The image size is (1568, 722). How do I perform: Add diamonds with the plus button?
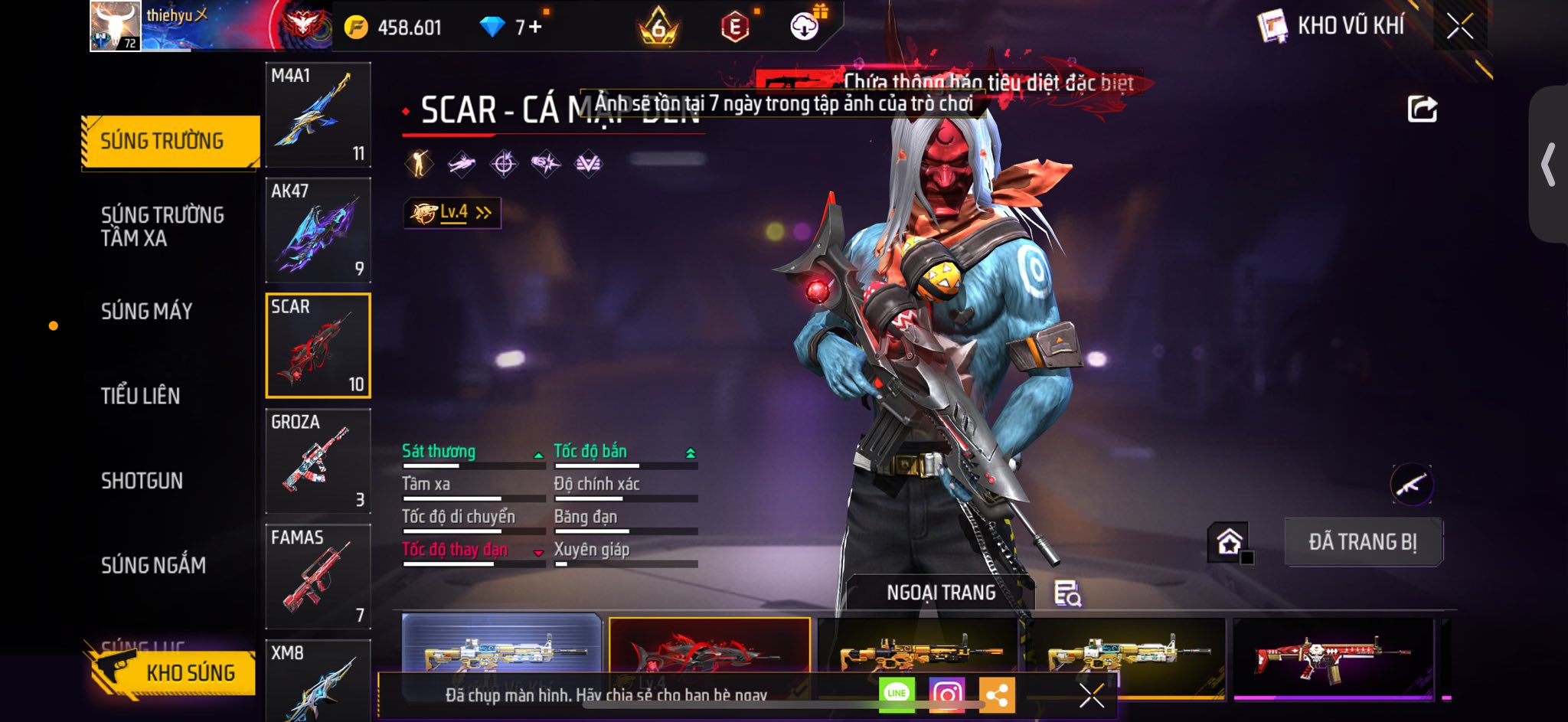click(x=534, y=28)
